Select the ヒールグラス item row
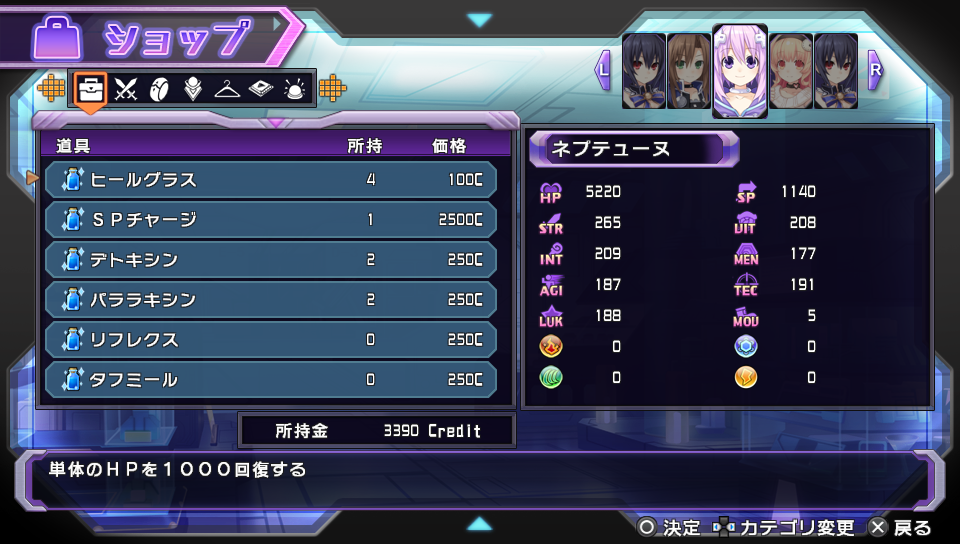Viewport: 960px width, 544px height. point(270,180)
